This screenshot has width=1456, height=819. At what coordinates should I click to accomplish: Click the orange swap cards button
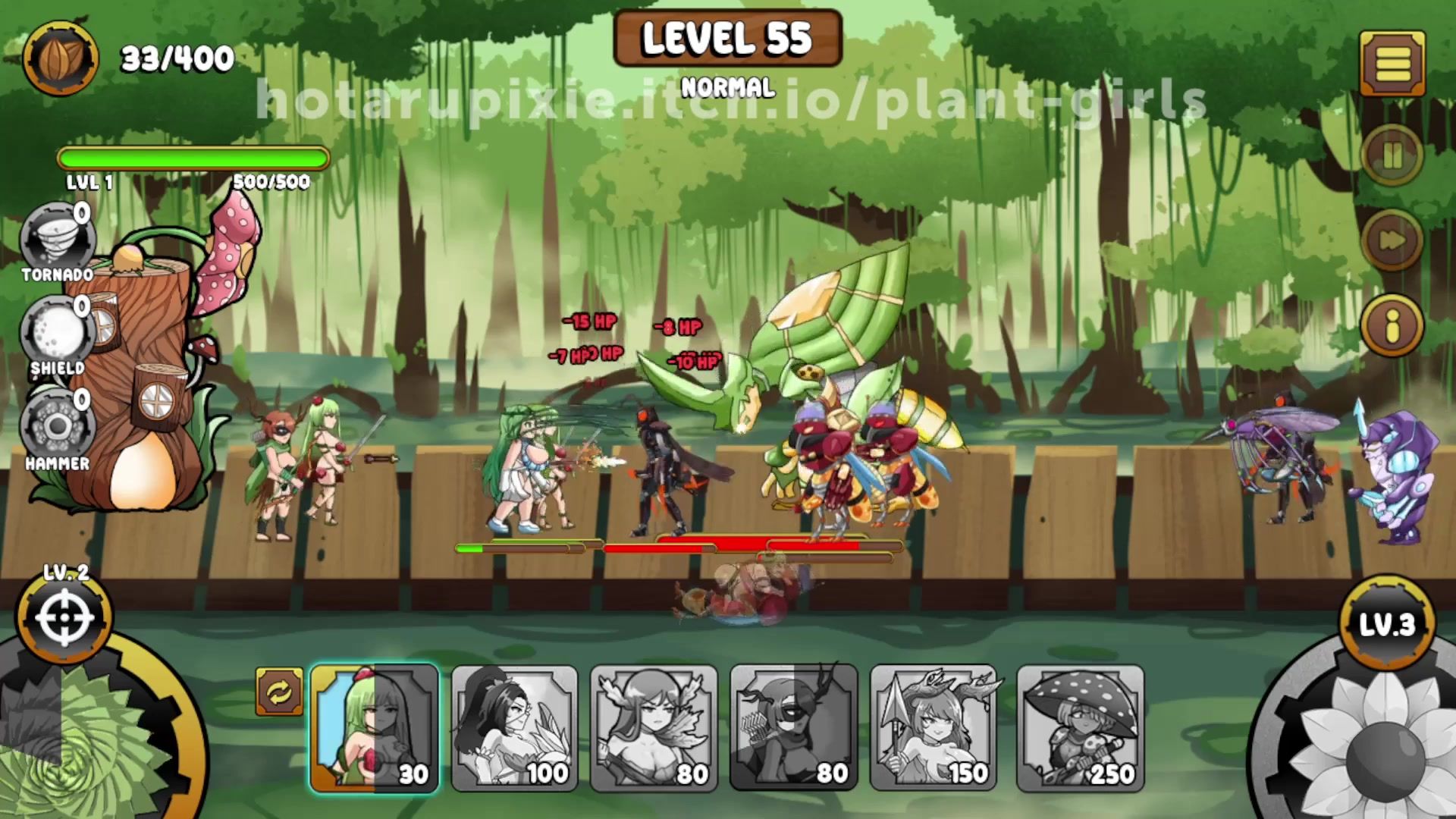pos(279,692)
